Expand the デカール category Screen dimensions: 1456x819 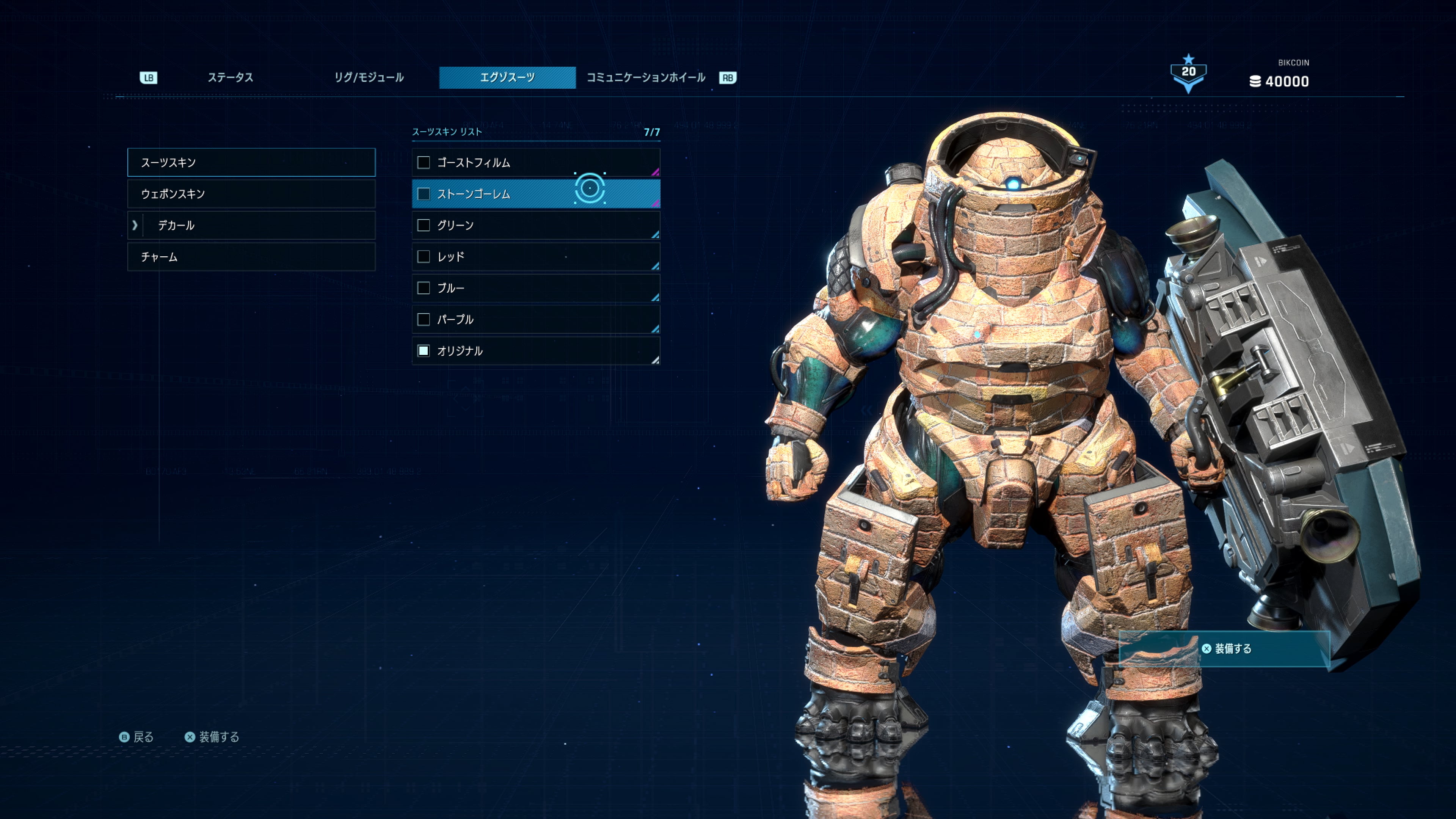coord(251,226)
